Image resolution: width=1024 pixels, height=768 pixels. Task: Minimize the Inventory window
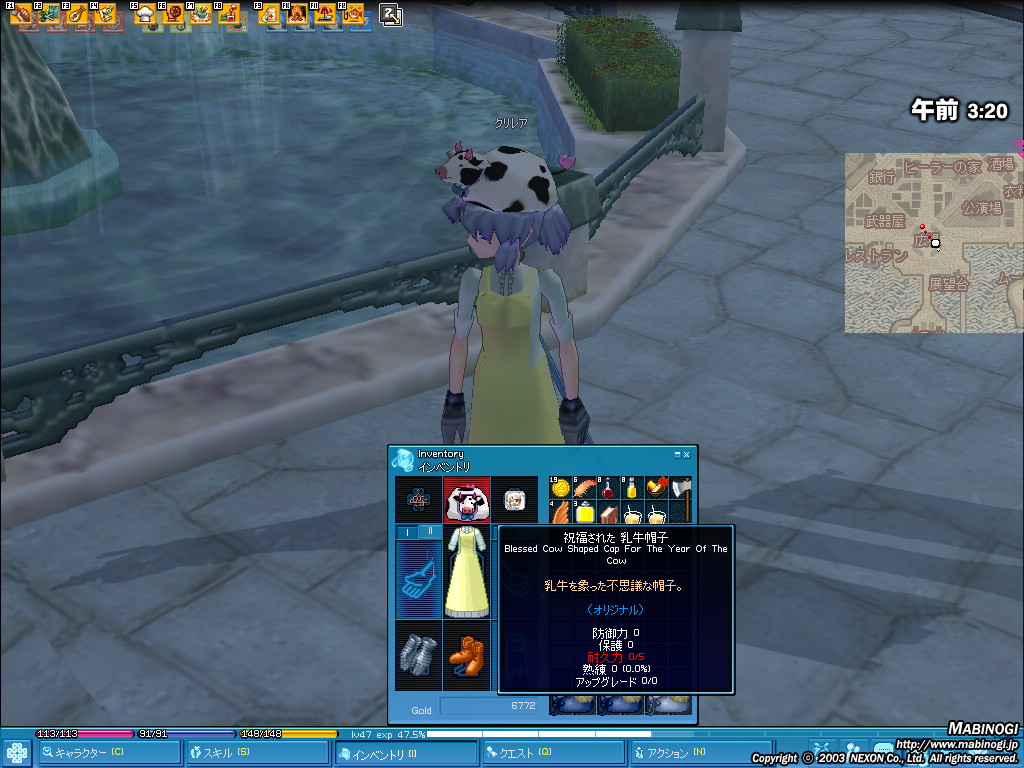[676, 455]
